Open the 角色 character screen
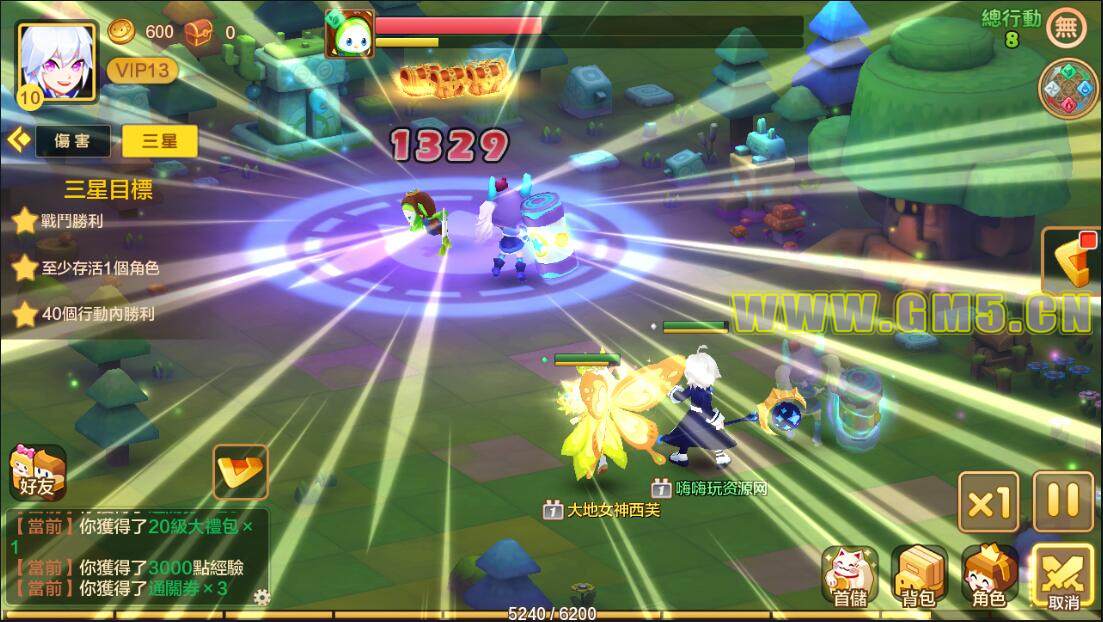The width and height of the screenshot is (1103, 622). click(989, 576)
